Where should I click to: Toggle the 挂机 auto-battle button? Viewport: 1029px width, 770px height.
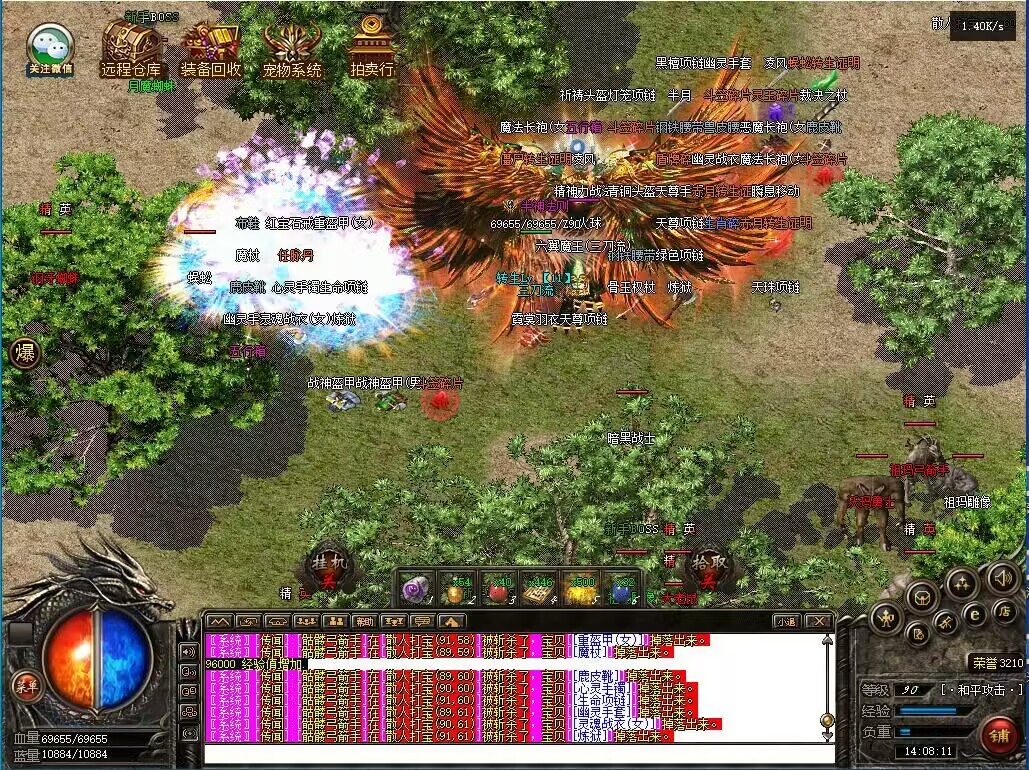click(329, 567)
